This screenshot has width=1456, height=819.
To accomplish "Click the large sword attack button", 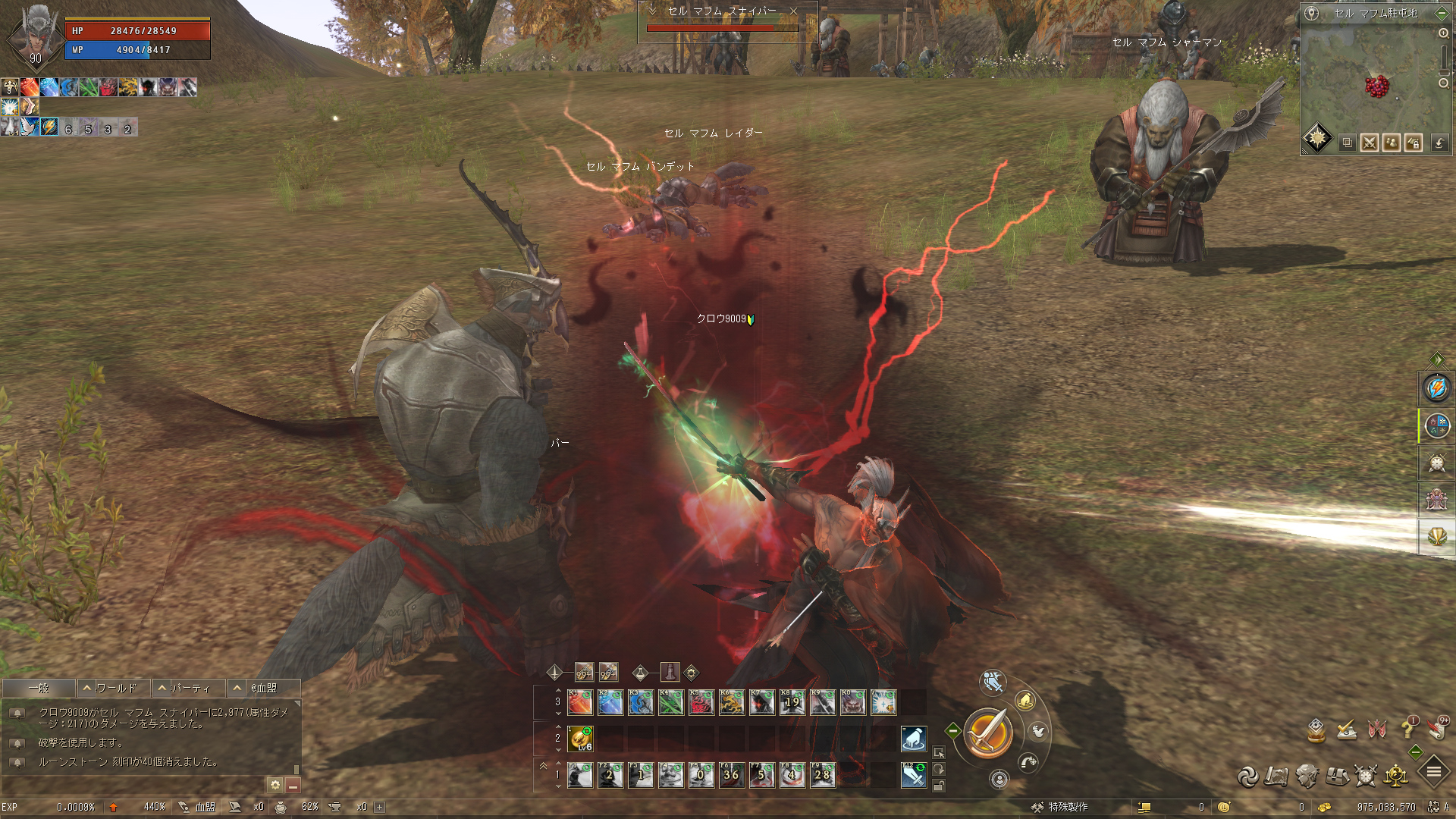I will tap(987, 733).
